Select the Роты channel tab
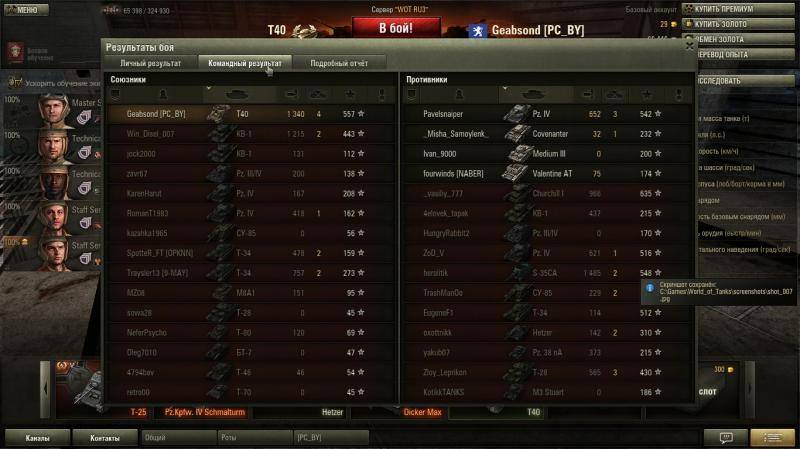Viewport: 800px width, 449px height. 254,438
